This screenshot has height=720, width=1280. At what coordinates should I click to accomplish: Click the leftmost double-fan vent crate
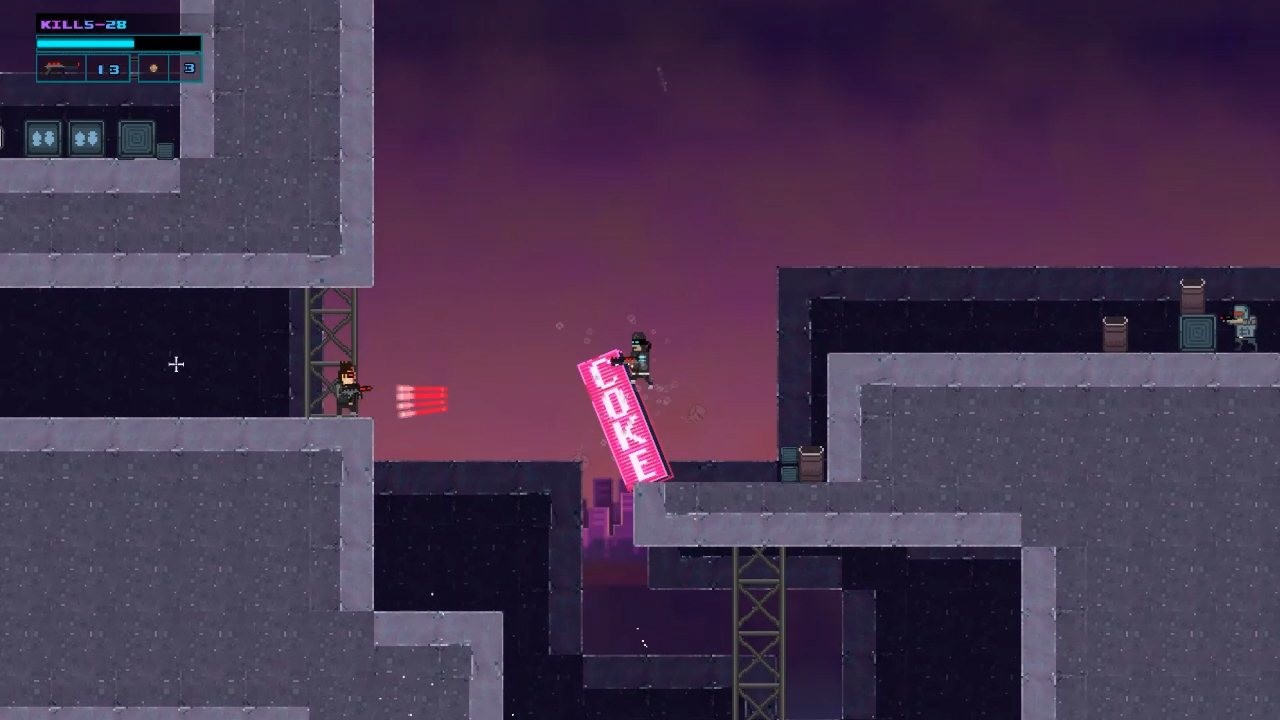click(43, 138)
